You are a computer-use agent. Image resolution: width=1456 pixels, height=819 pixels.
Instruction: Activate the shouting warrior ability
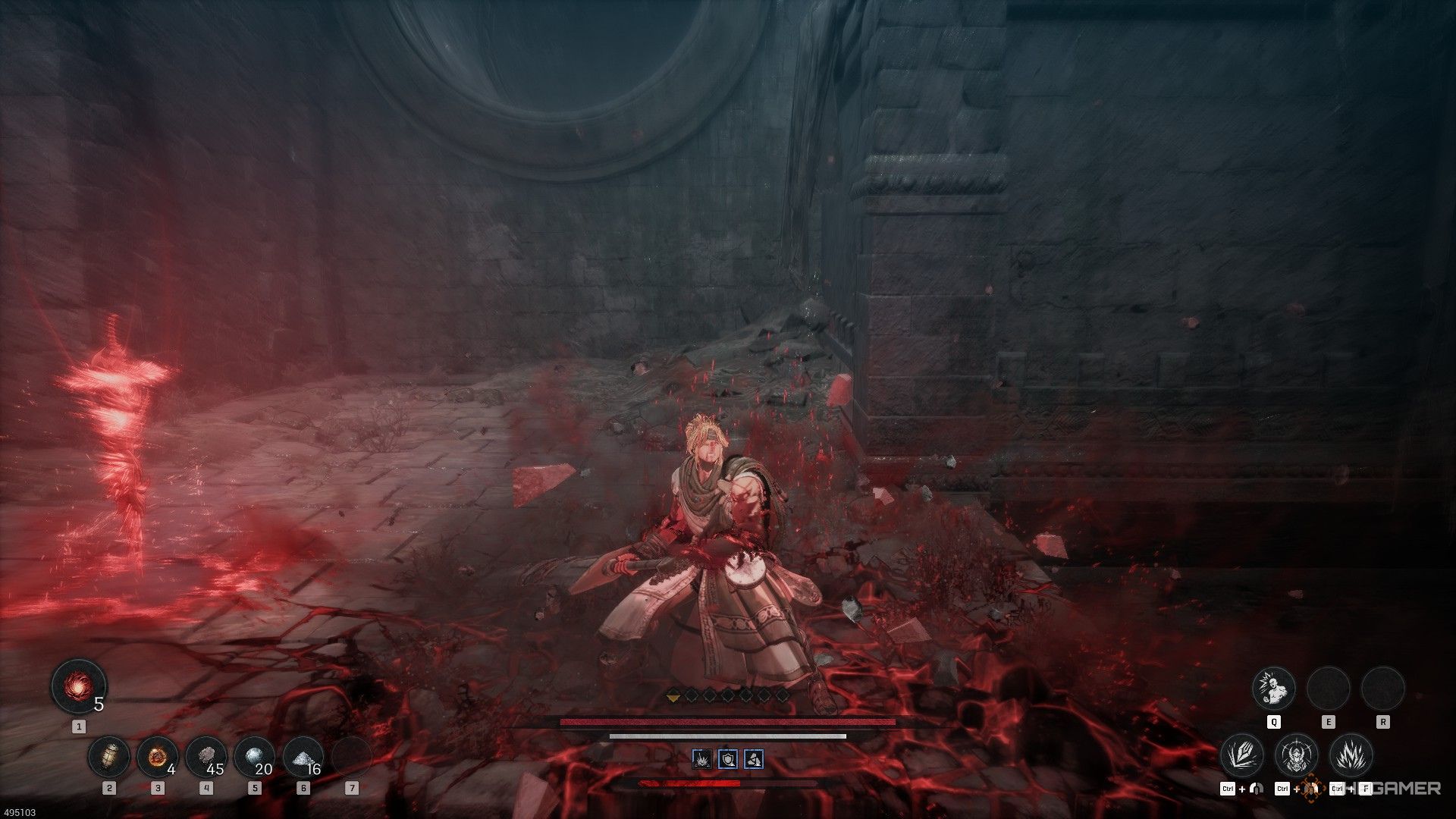[1273, 689]
